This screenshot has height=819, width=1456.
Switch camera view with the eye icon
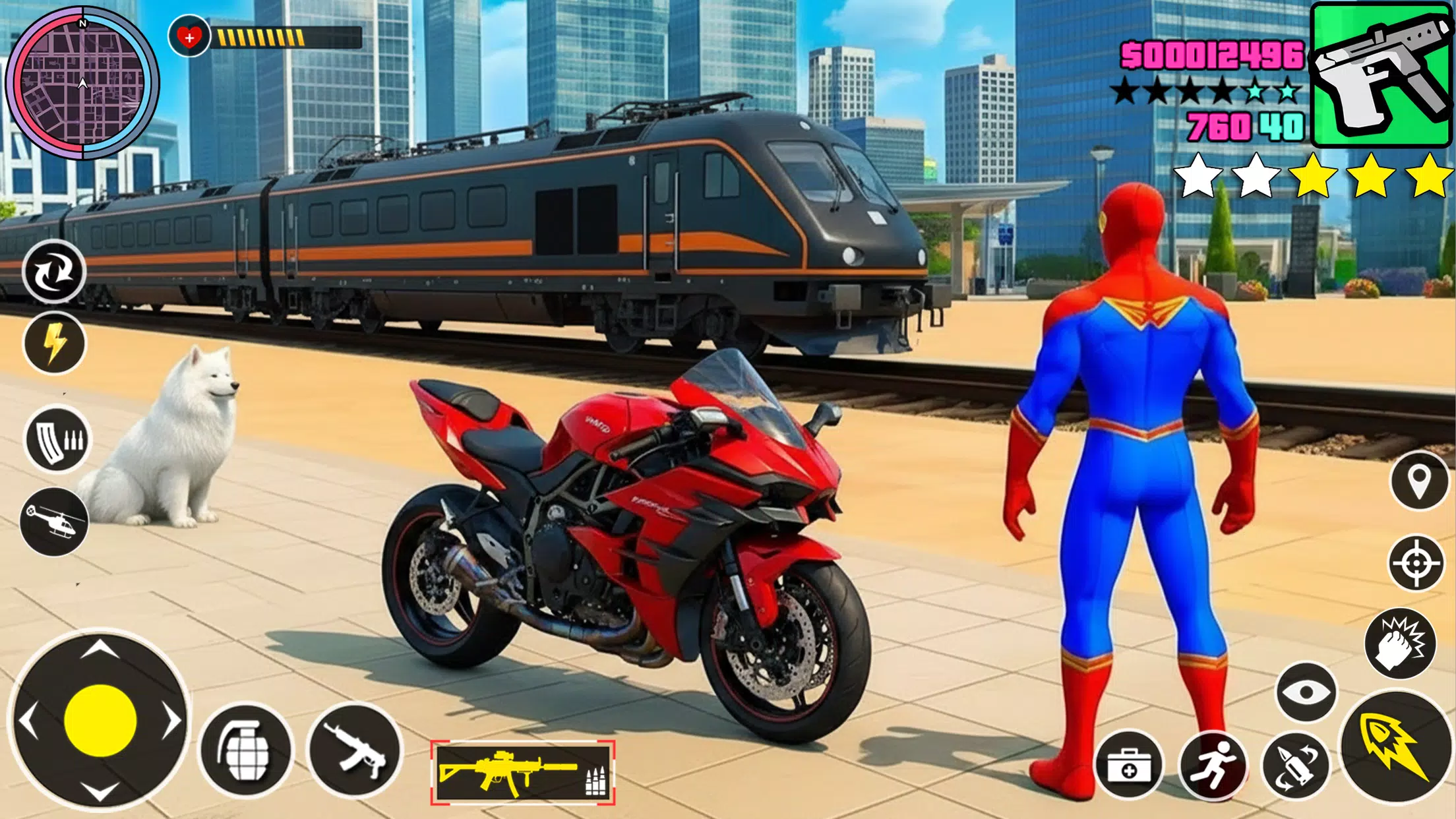tap(1306, 692)
